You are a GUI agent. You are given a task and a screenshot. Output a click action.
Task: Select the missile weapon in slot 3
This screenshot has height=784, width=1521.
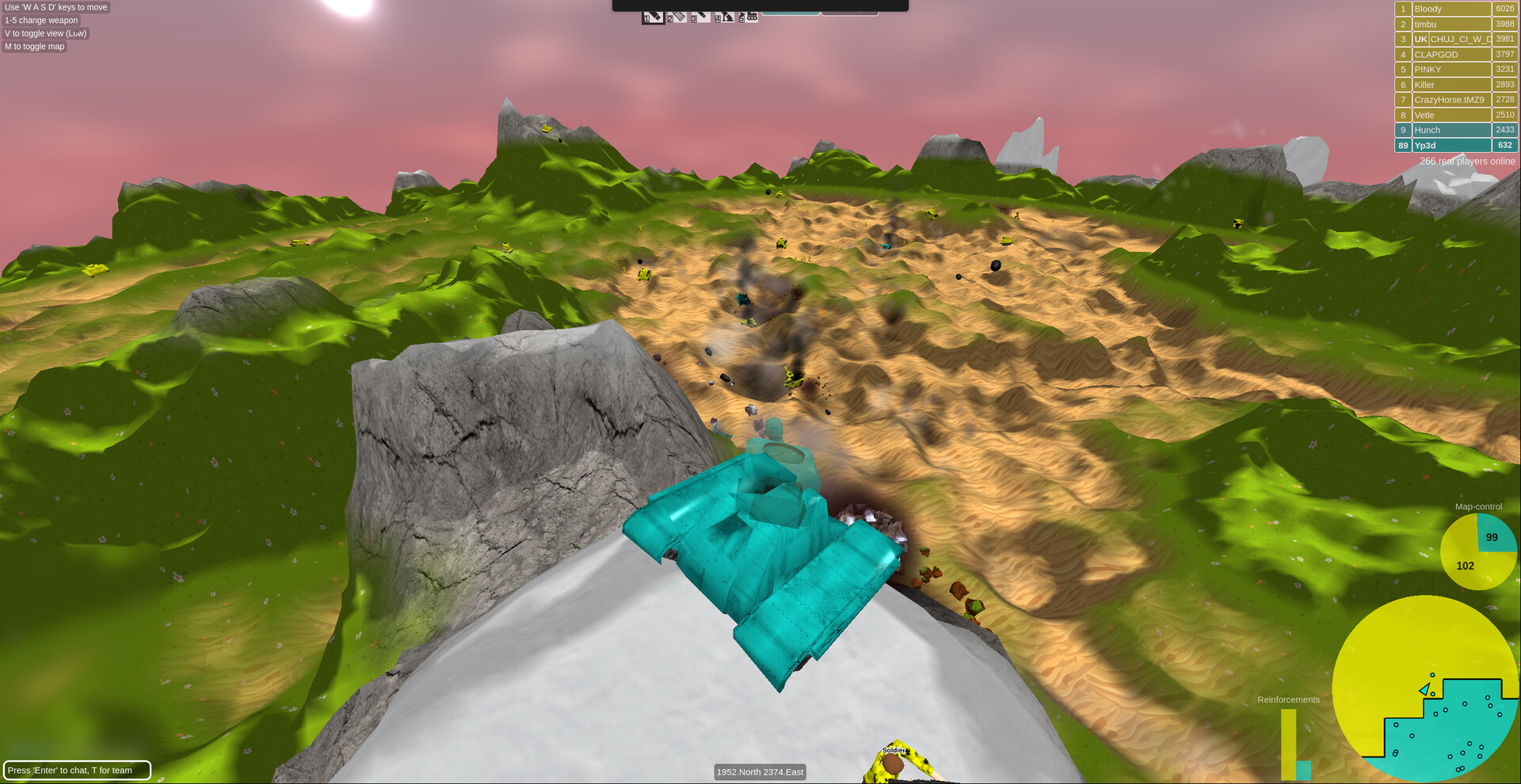coord(700,17)
